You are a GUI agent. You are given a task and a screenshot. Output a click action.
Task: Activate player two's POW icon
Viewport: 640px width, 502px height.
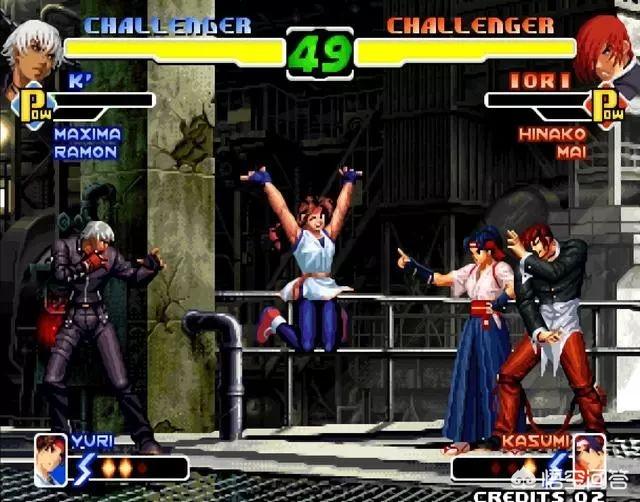click(606, 105)
